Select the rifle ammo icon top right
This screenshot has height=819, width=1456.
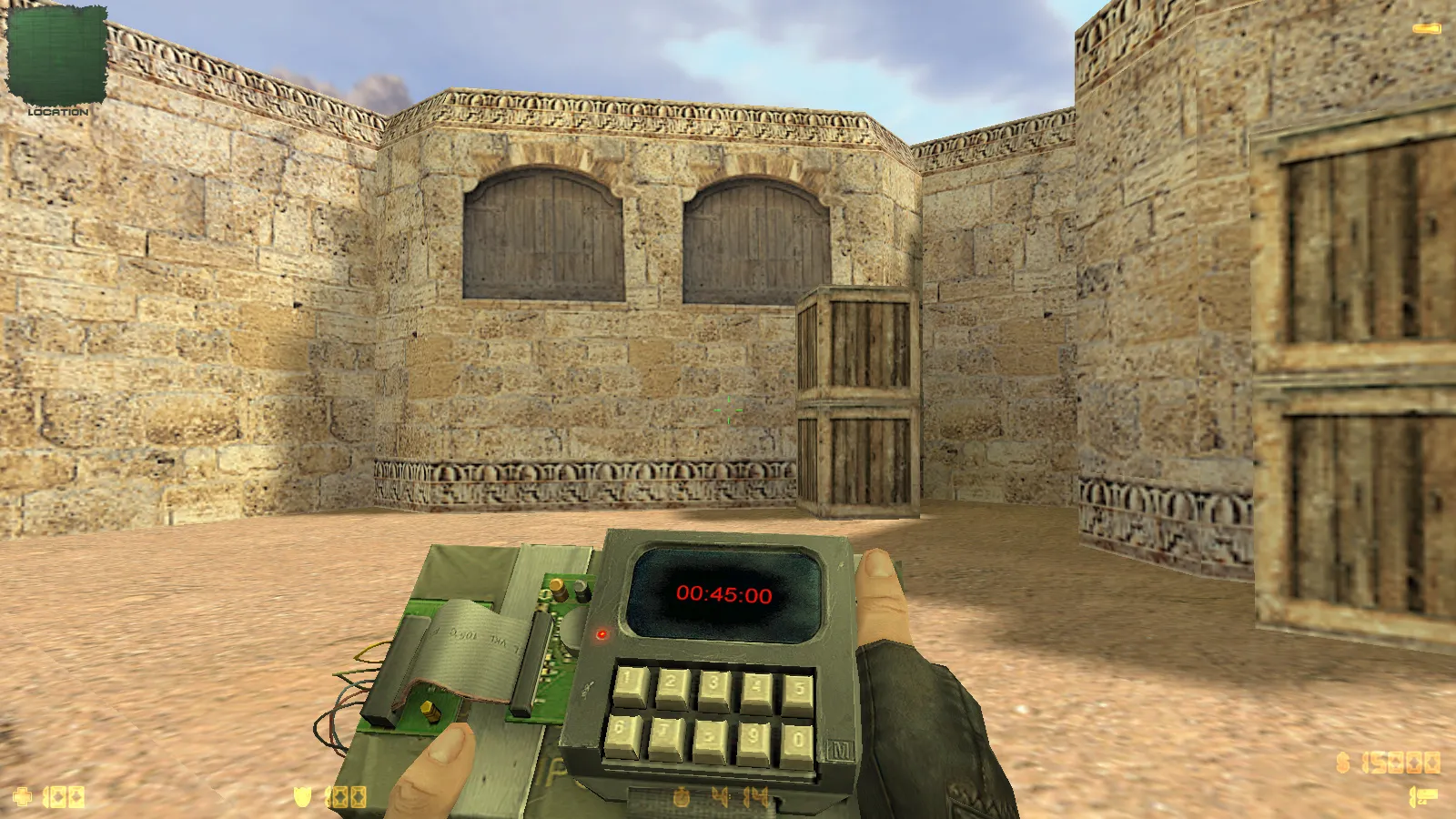point(1425,28)
